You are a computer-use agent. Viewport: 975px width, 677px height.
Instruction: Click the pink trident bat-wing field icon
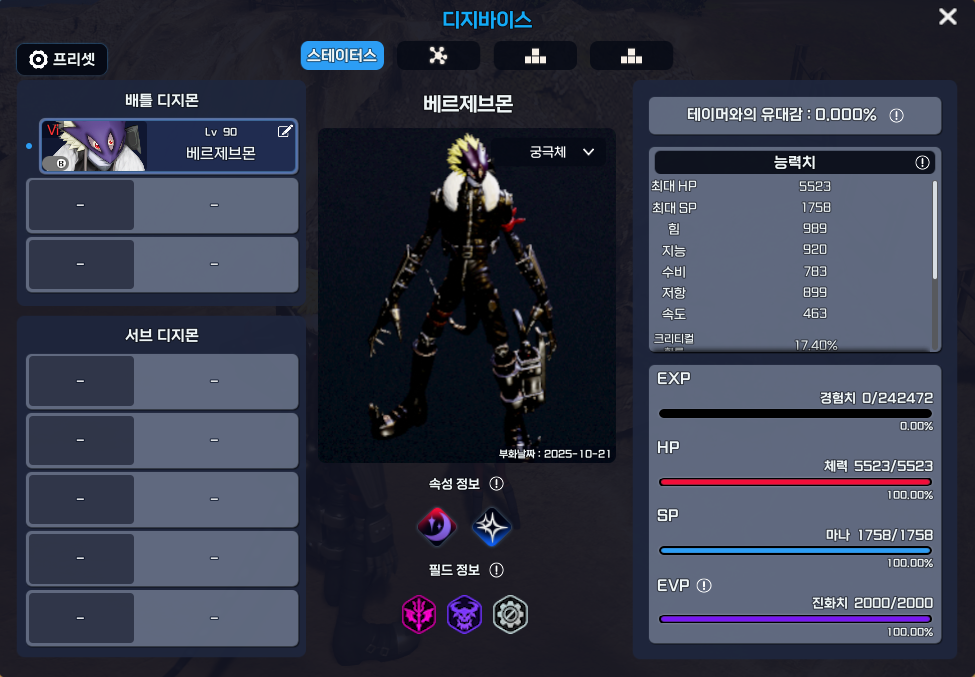(x=418, y=613)
